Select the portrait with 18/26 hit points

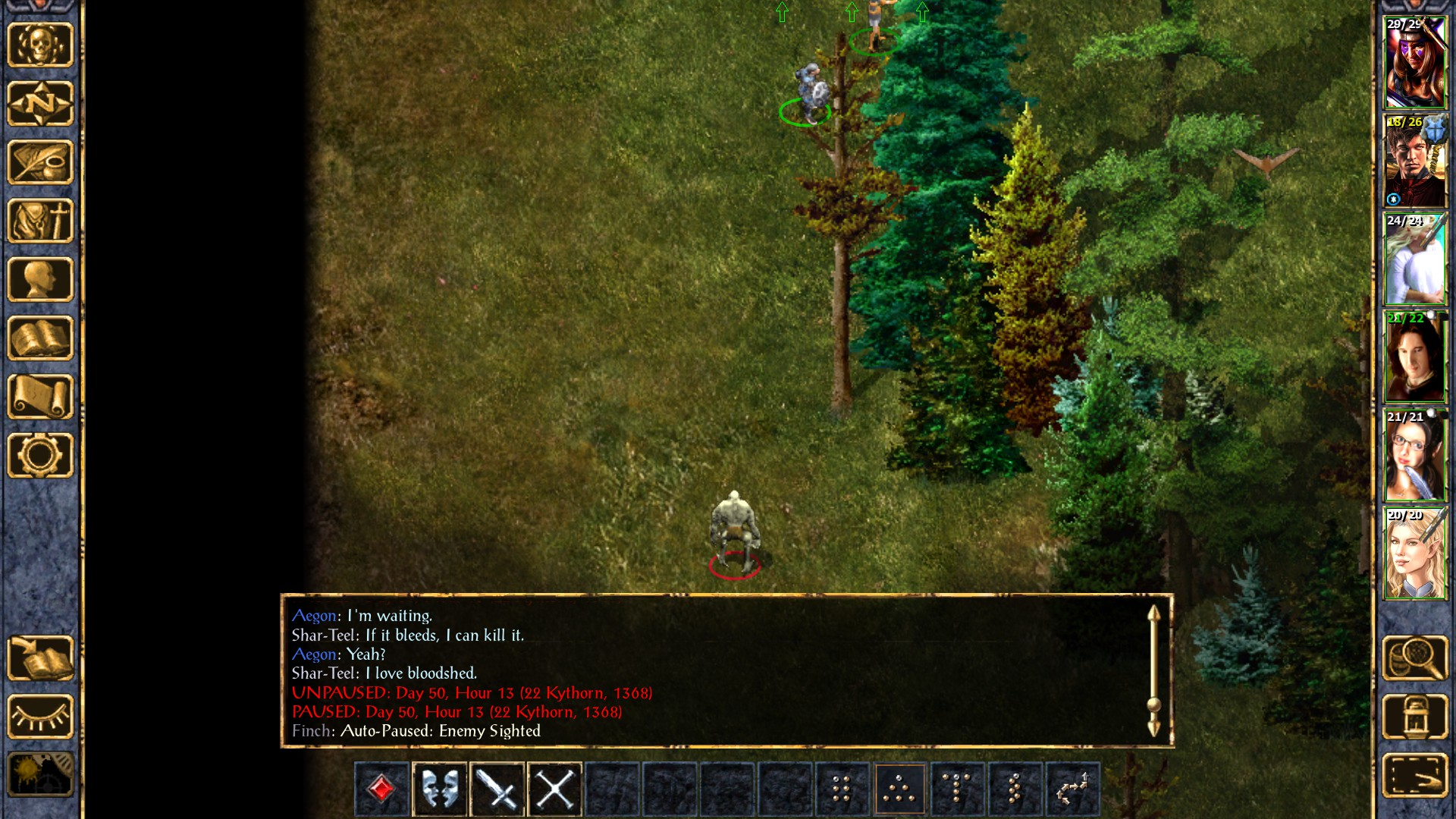[1415, 161]
